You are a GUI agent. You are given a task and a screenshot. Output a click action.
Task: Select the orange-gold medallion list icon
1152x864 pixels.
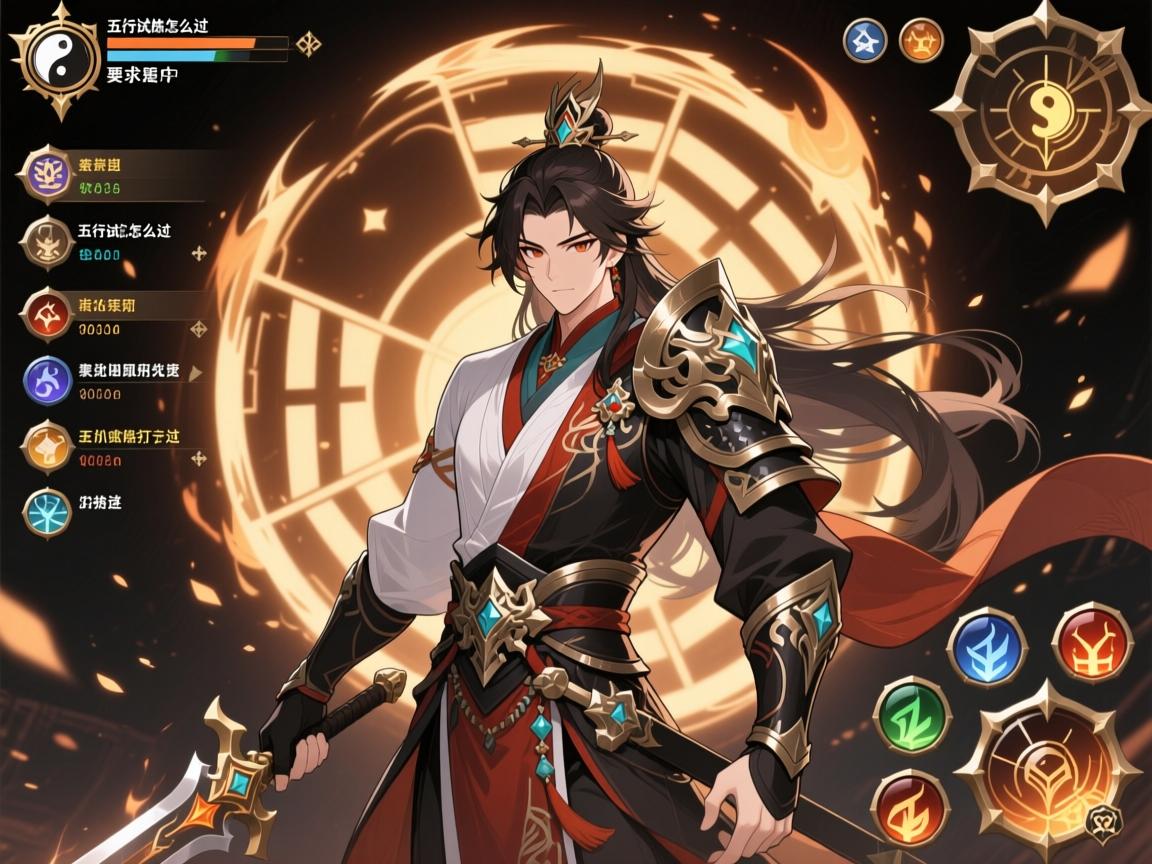(x=46, y=446)
